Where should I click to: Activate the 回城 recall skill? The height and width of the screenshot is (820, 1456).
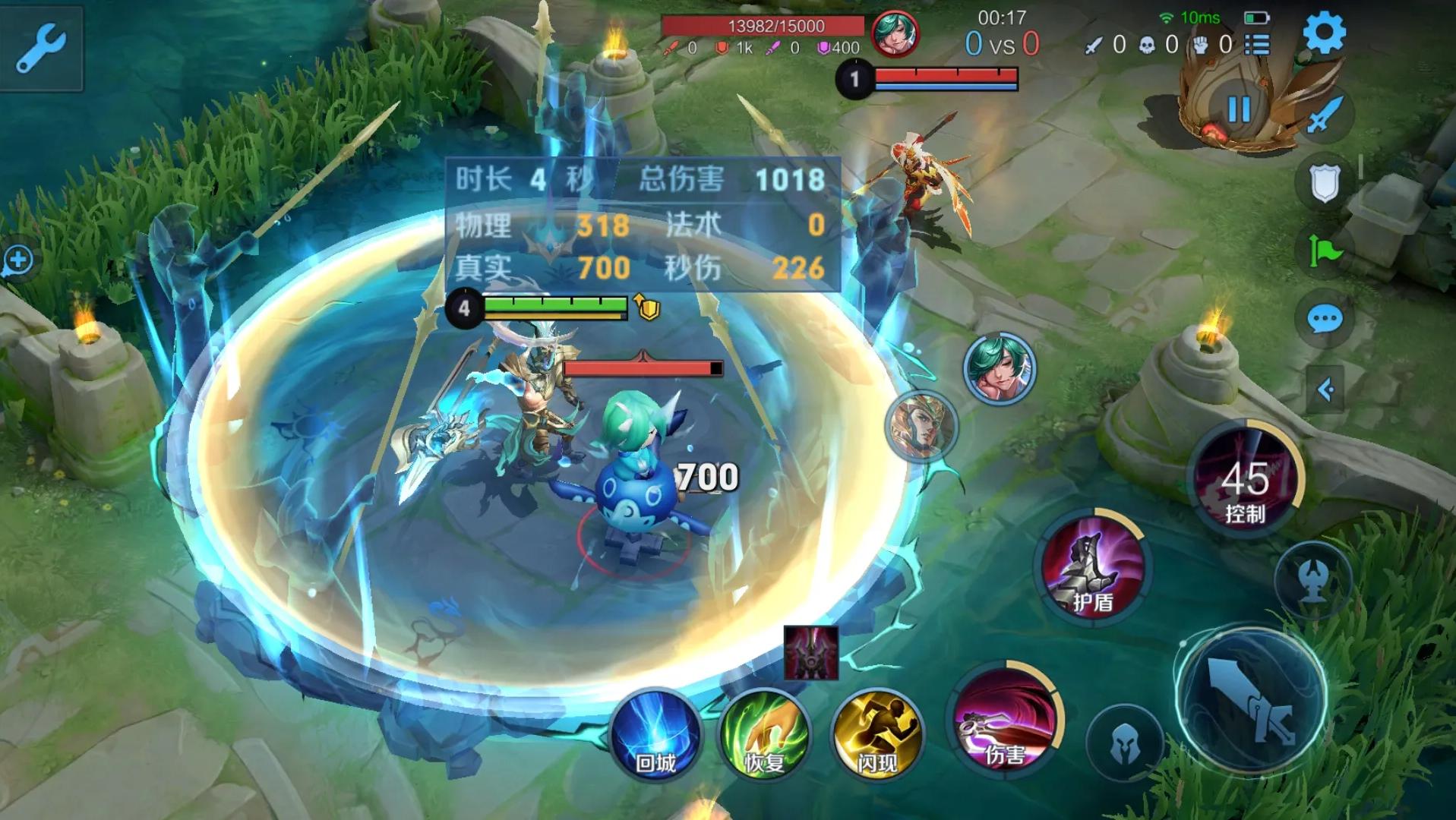pos(655,734)
